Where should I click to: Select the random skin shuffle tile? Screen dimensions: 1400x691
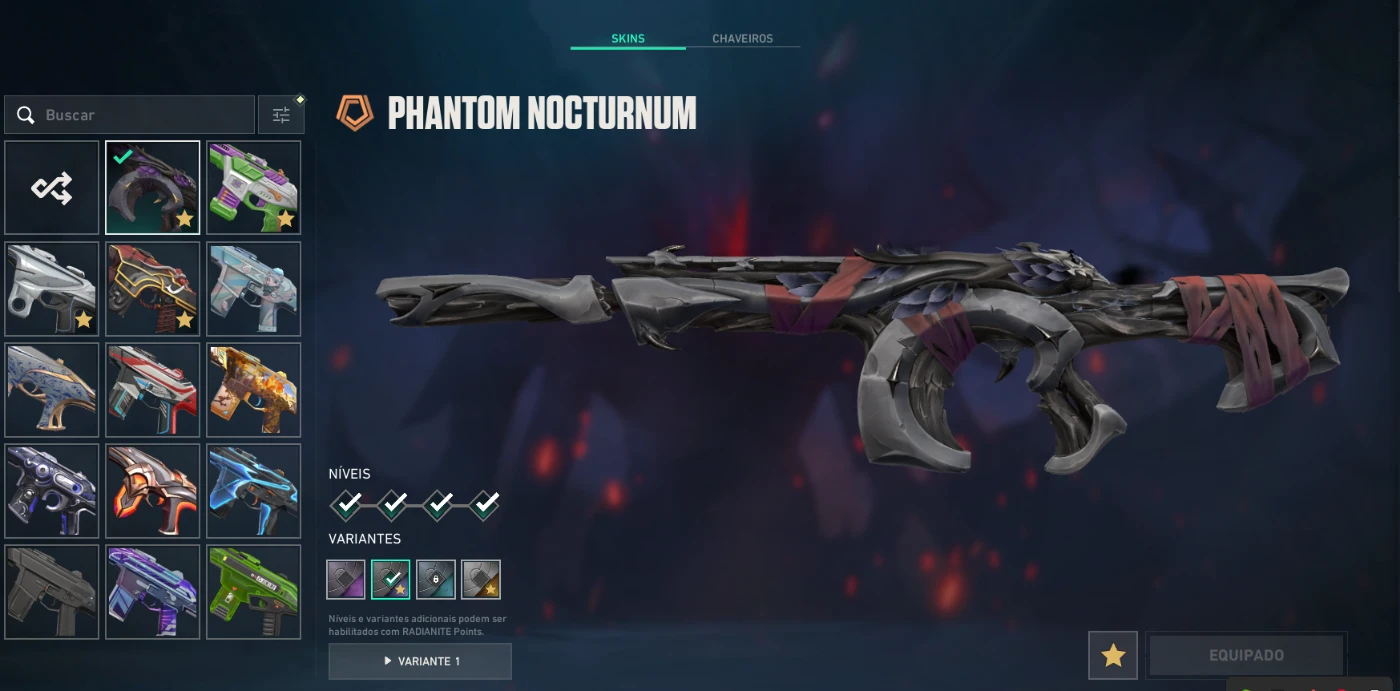coord(52,187)
